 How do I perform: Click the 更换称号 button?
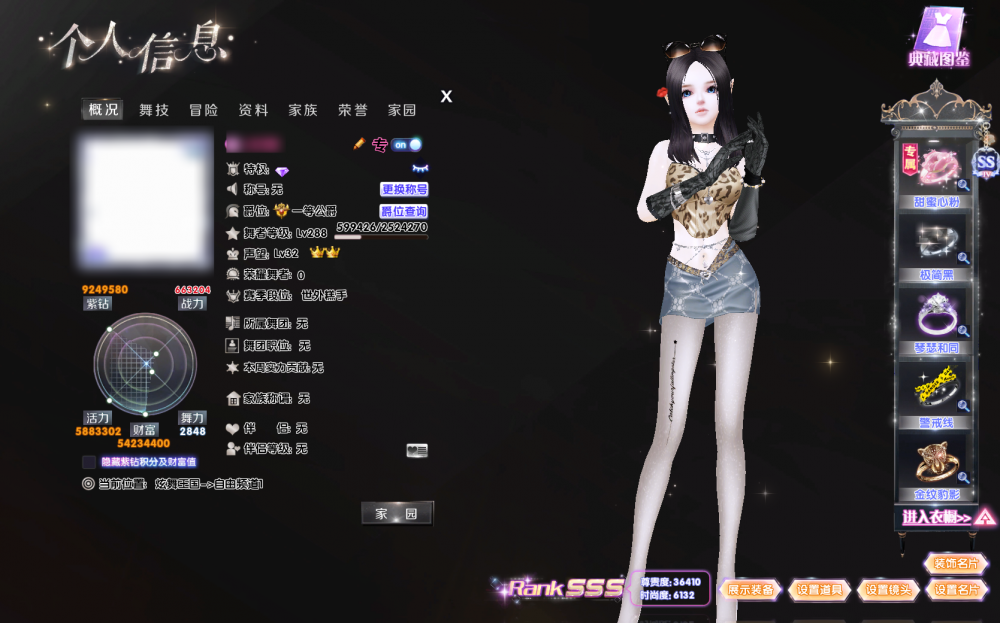[404, 189]
